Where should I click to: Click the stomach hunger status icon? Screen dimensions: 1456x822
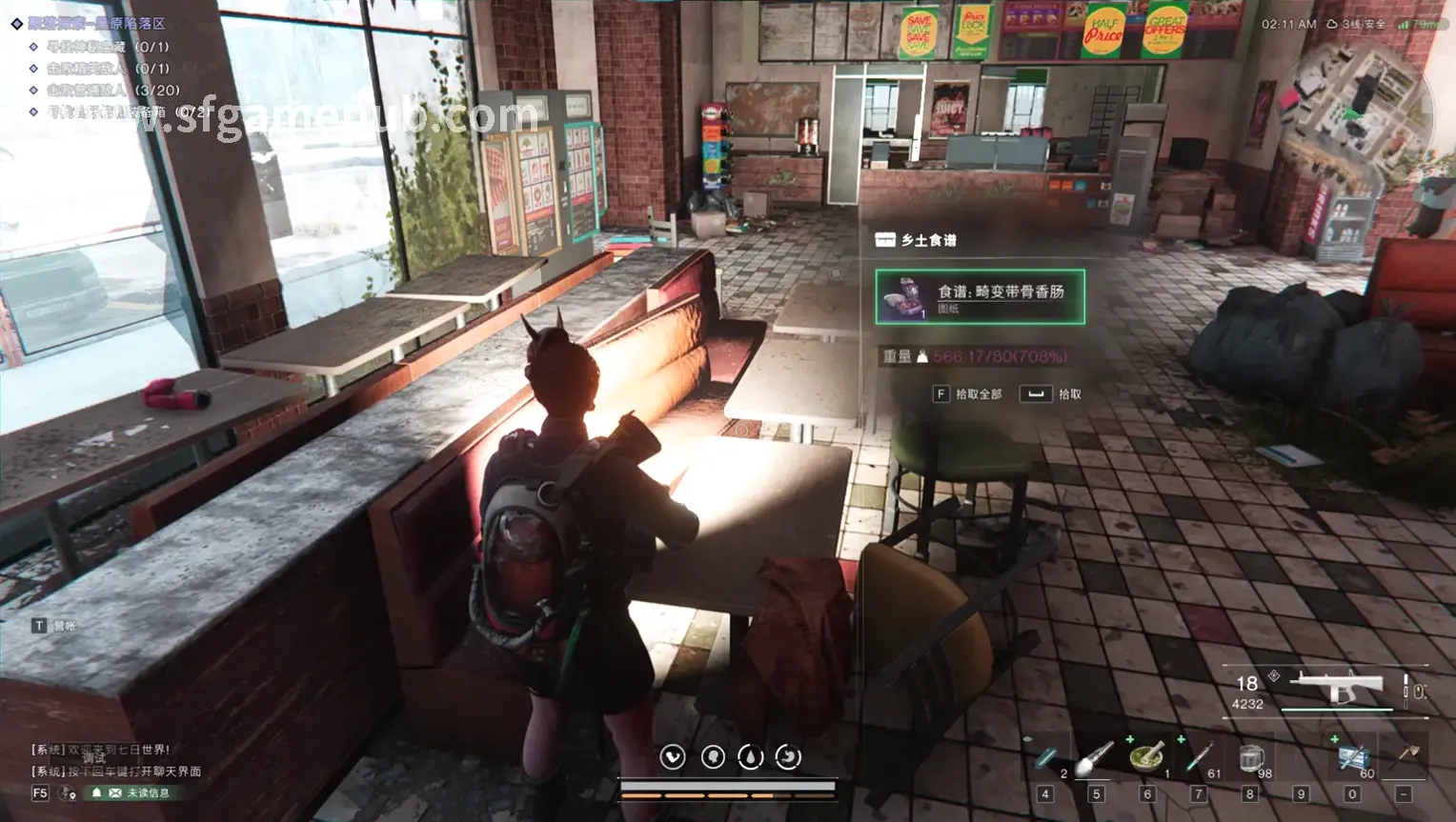point(788,757)
